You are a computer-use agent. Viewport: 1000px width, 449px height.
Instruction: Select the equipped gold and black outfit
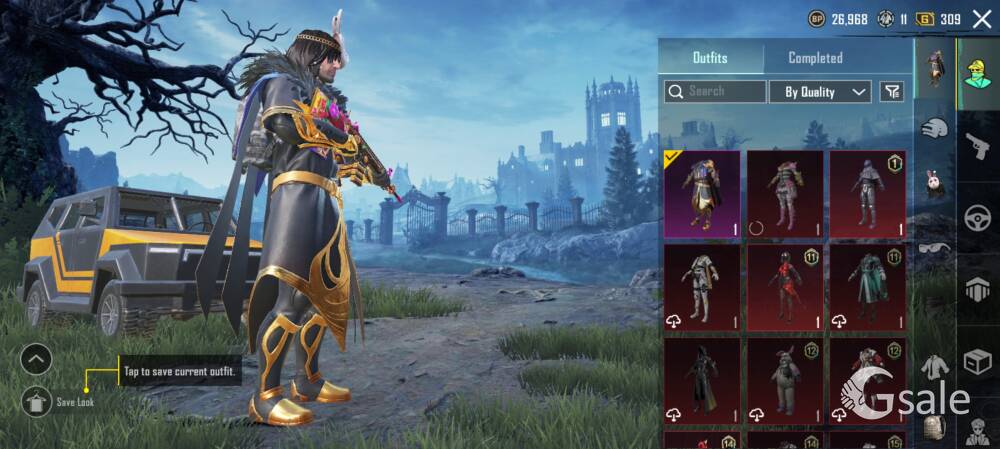(x=702, y=194)
